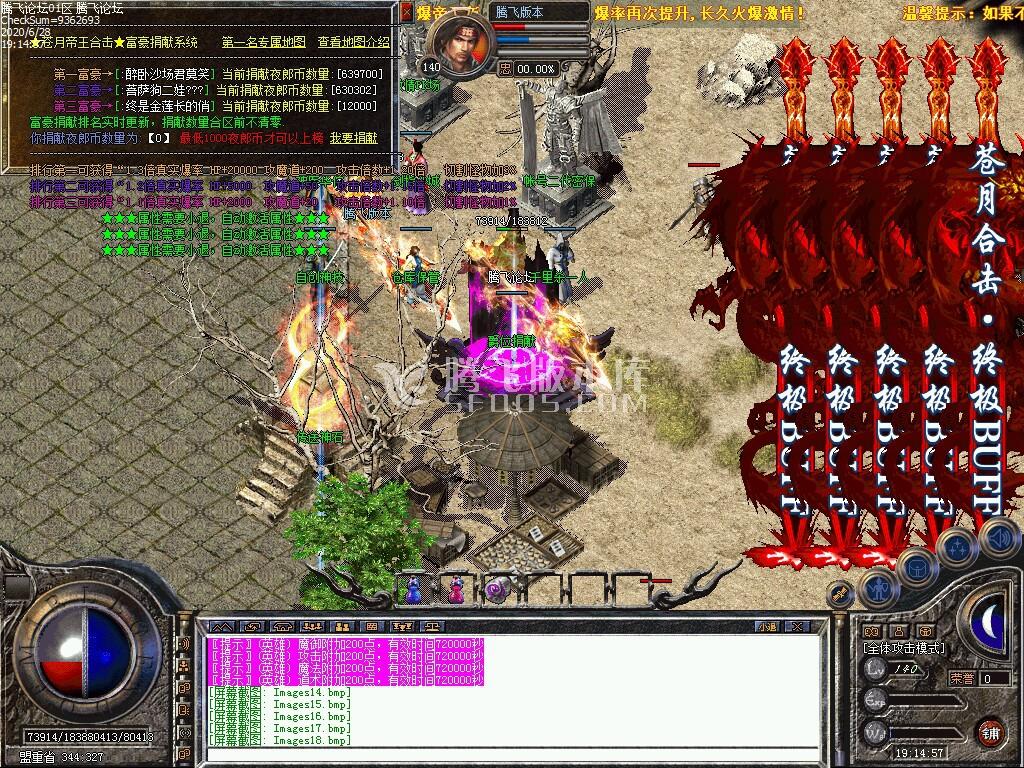Image resolution: width=1024 pixels, height=768 pixels.
Task: Use the red potion in the belt
Action: [455, 589]
